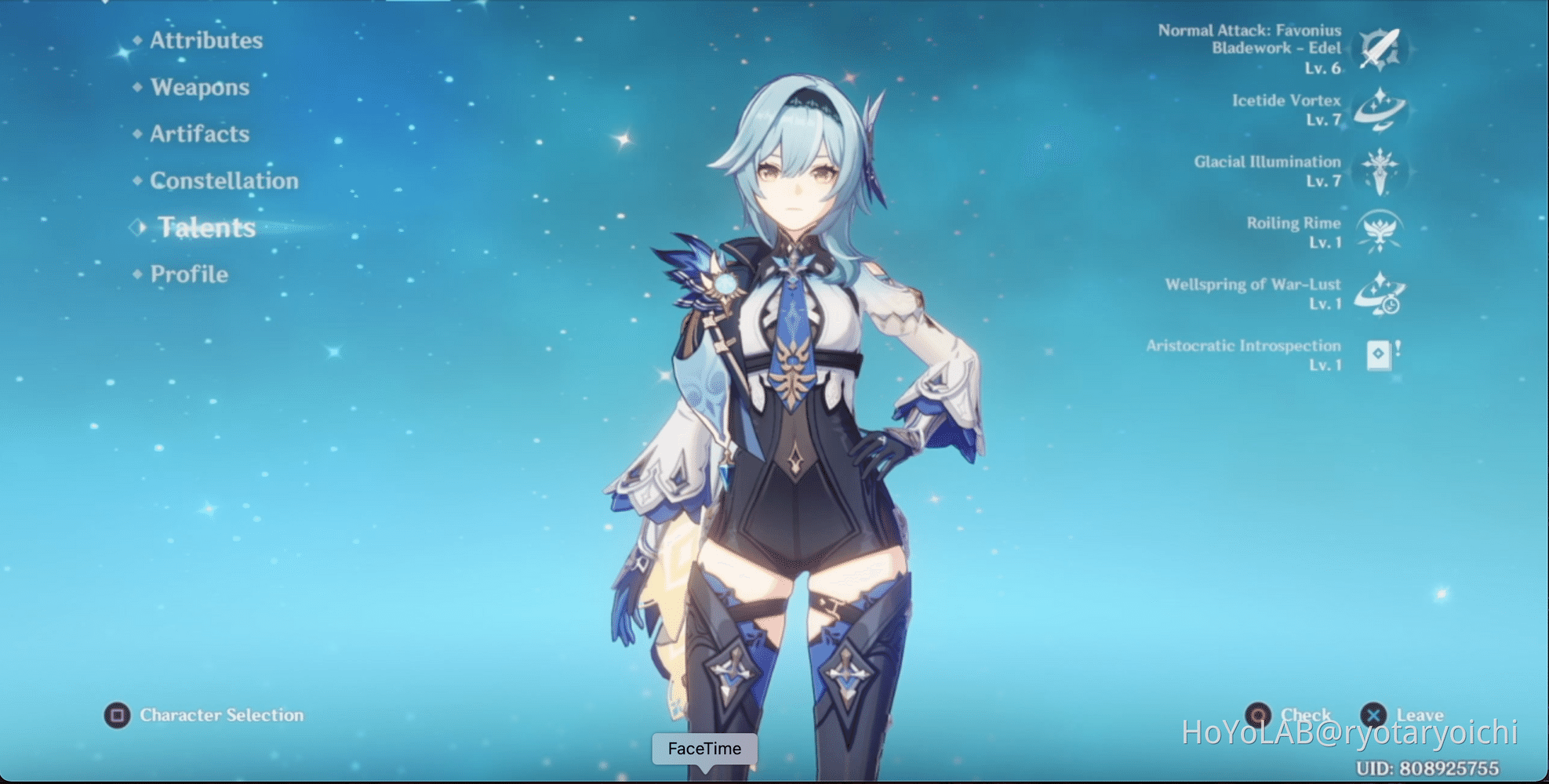
Task: View the character Profile section
Action: click(x=188, y=274)
